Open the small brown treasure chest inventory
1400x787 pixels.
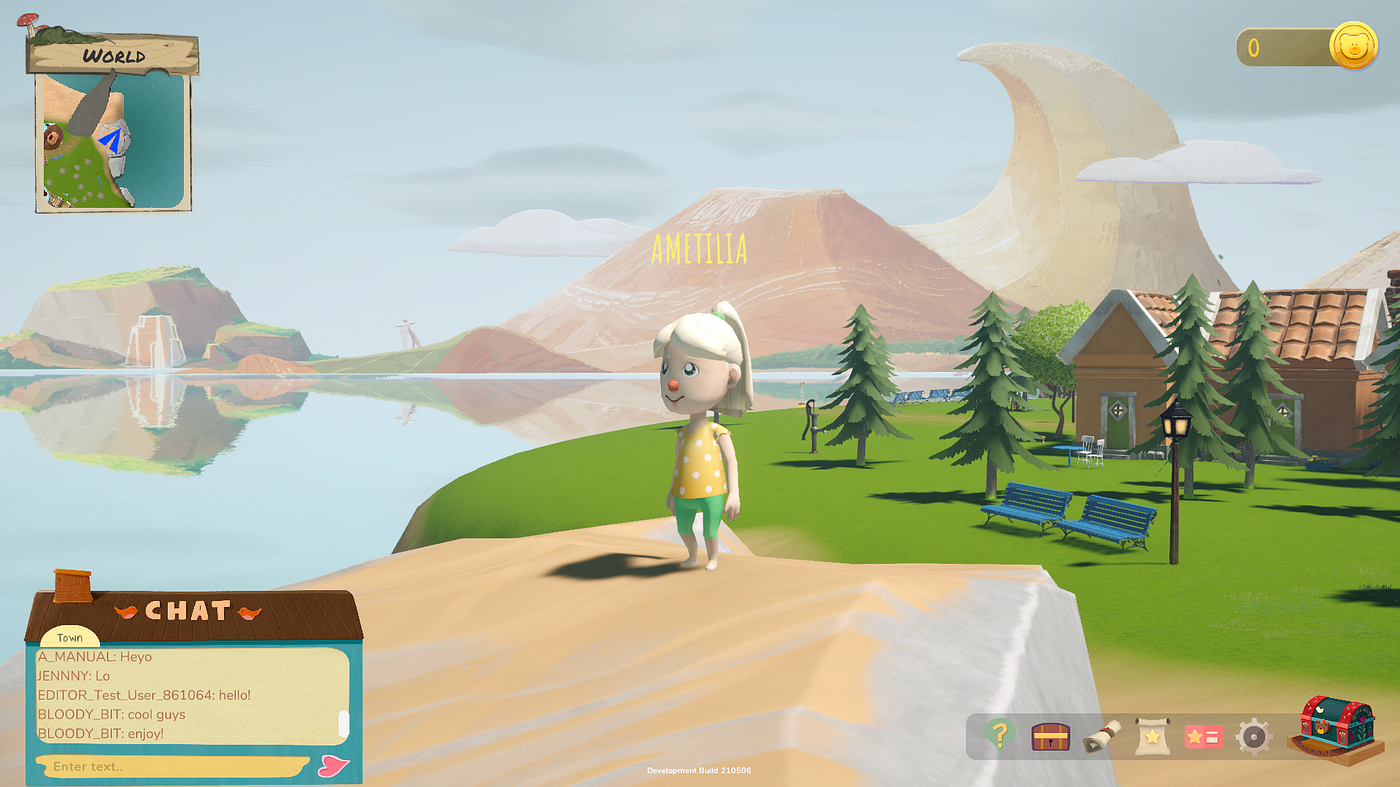pos(1050,737)
